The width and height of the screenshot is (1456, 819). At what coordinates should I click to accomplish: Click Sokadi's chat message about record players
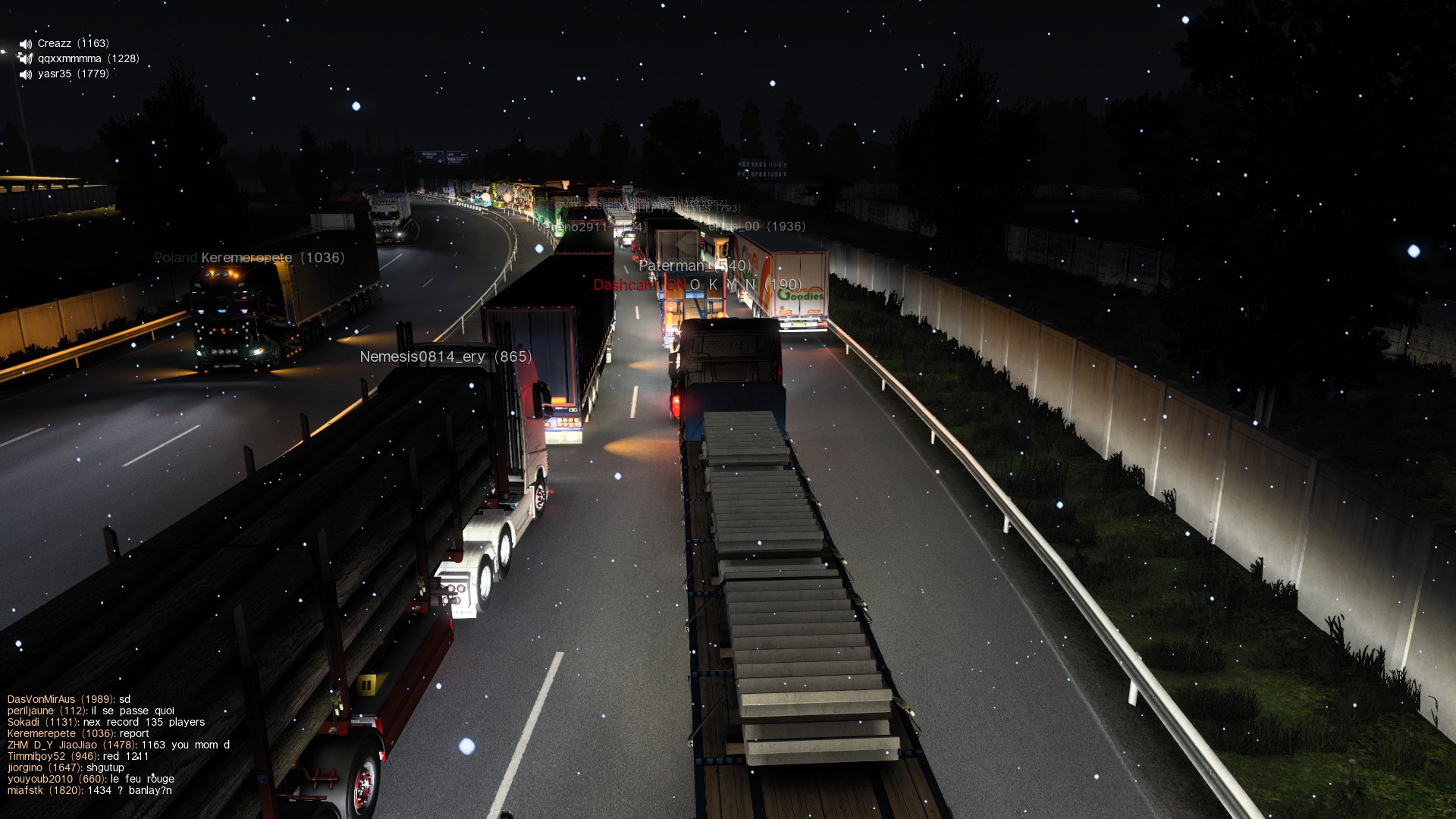106,722
